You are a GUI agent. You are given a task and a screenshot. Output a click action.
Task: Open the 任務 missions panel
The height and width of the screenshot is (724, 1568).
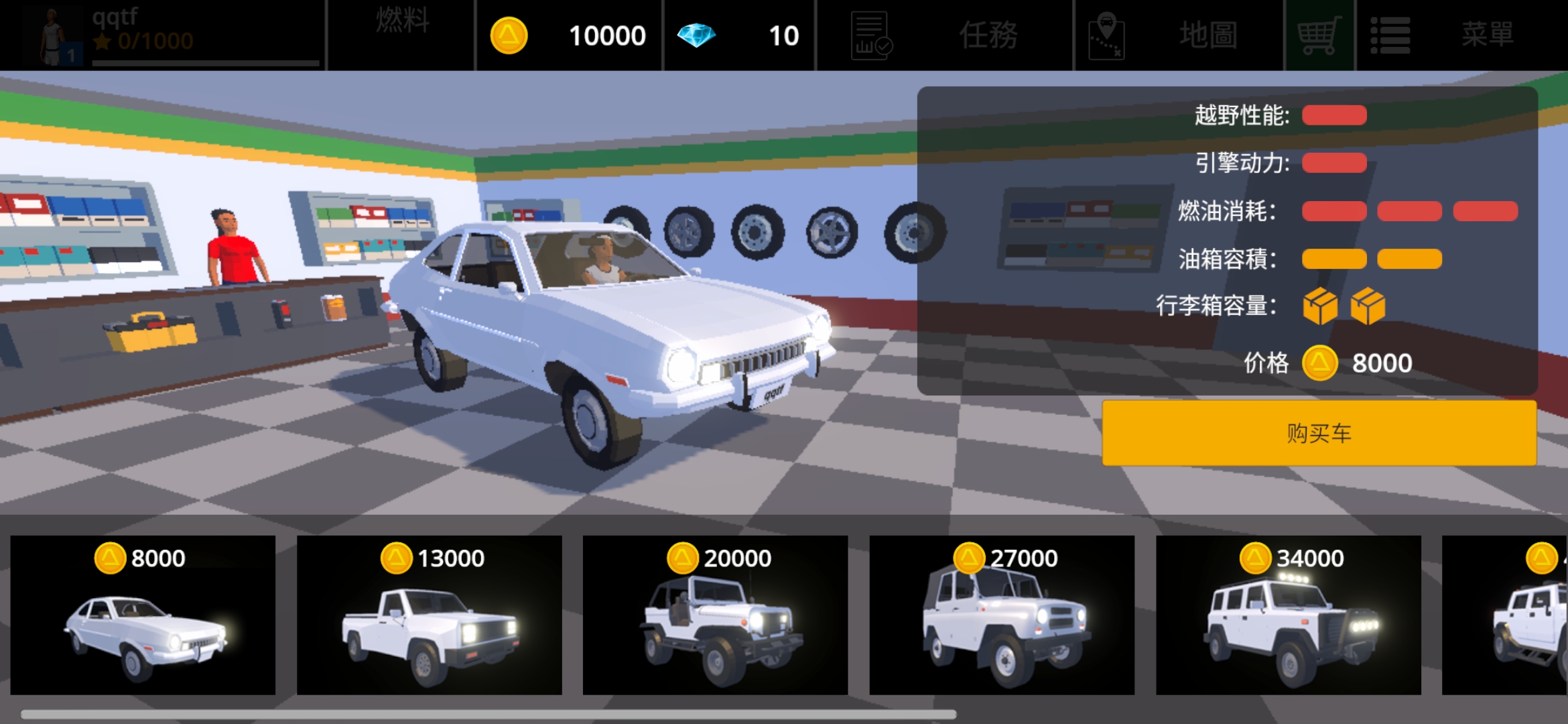(945, 35)
